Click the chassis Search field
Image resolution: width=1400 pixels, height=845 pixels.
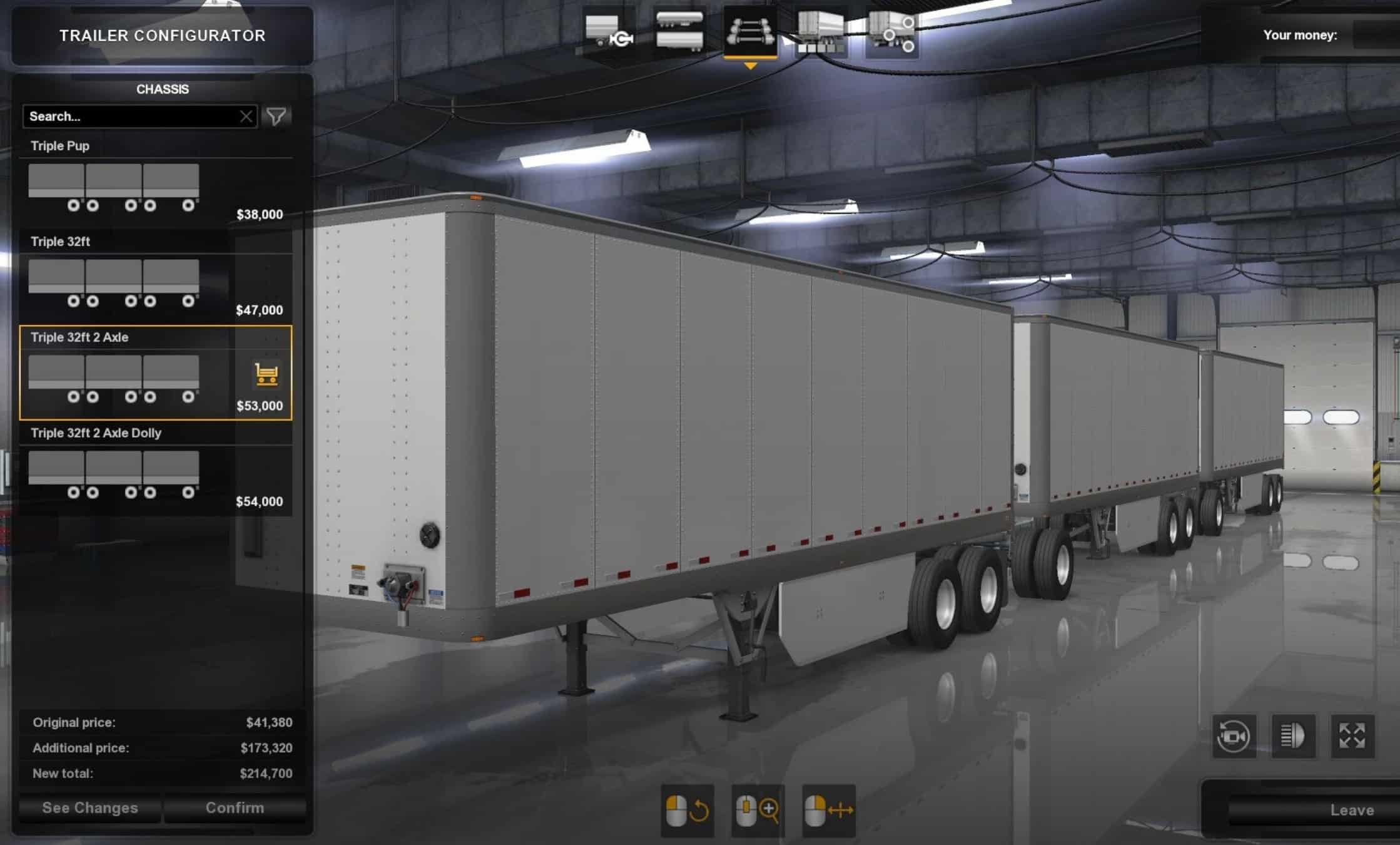131,116
